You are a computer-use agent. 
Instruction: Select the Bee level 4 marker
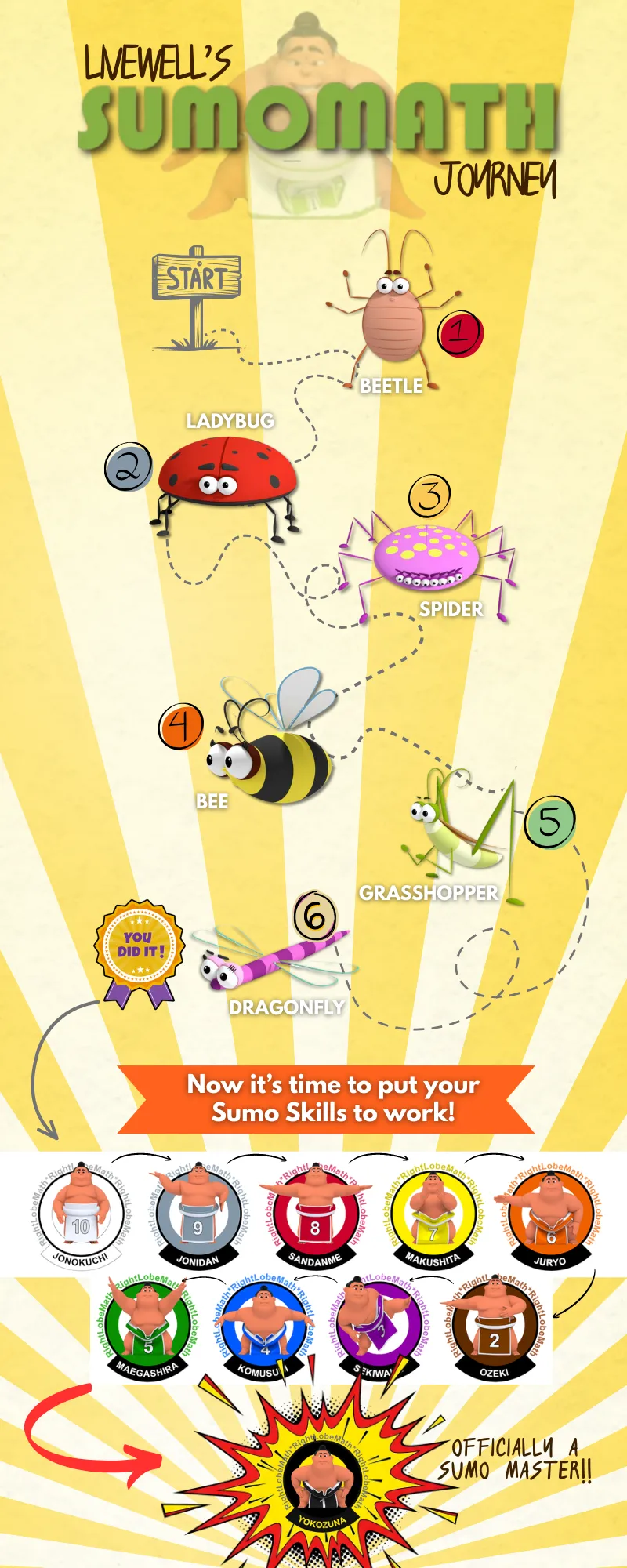coord(181,726)
